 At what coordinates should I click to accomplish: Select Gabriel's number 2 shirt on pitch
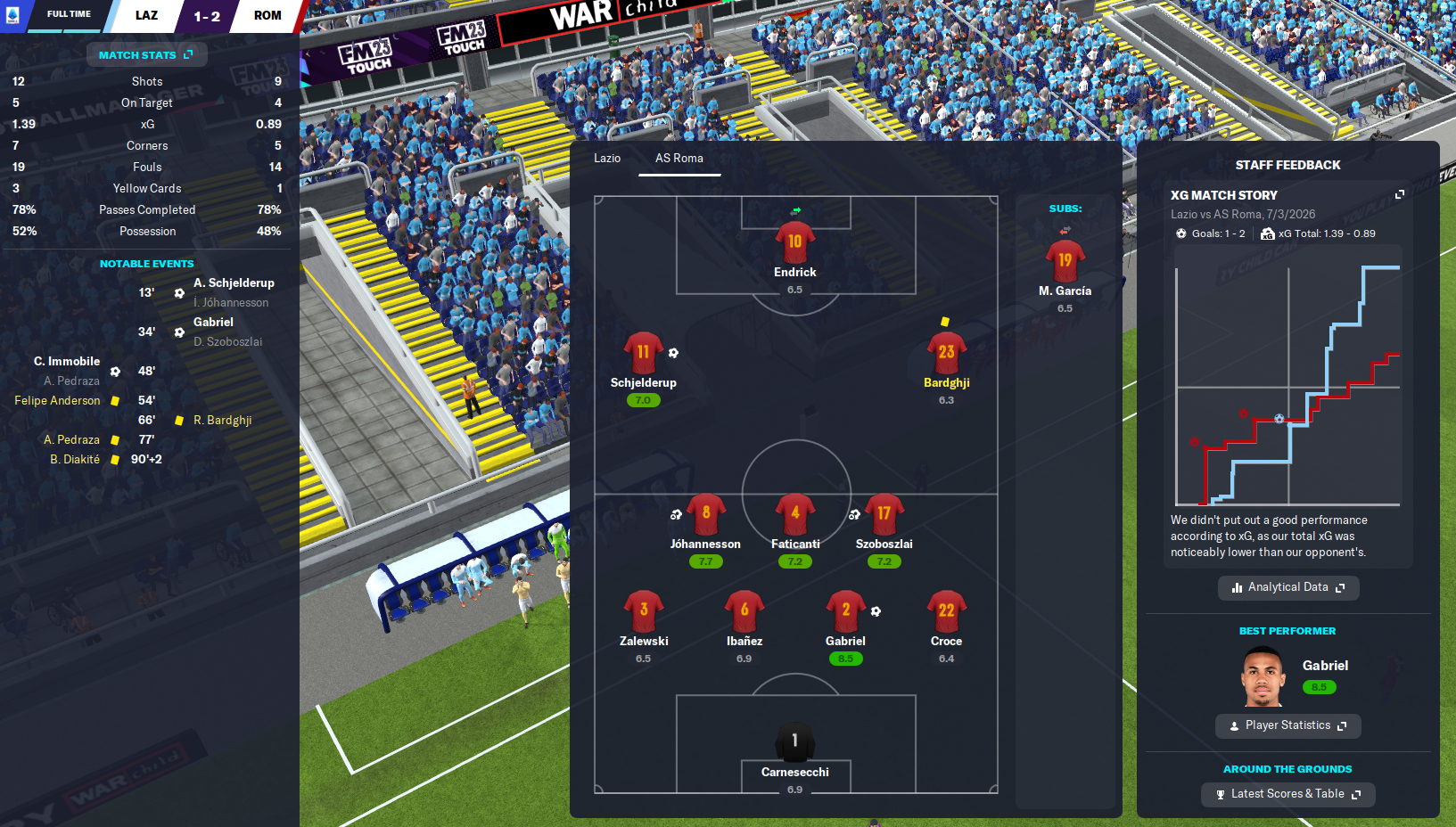845,611
